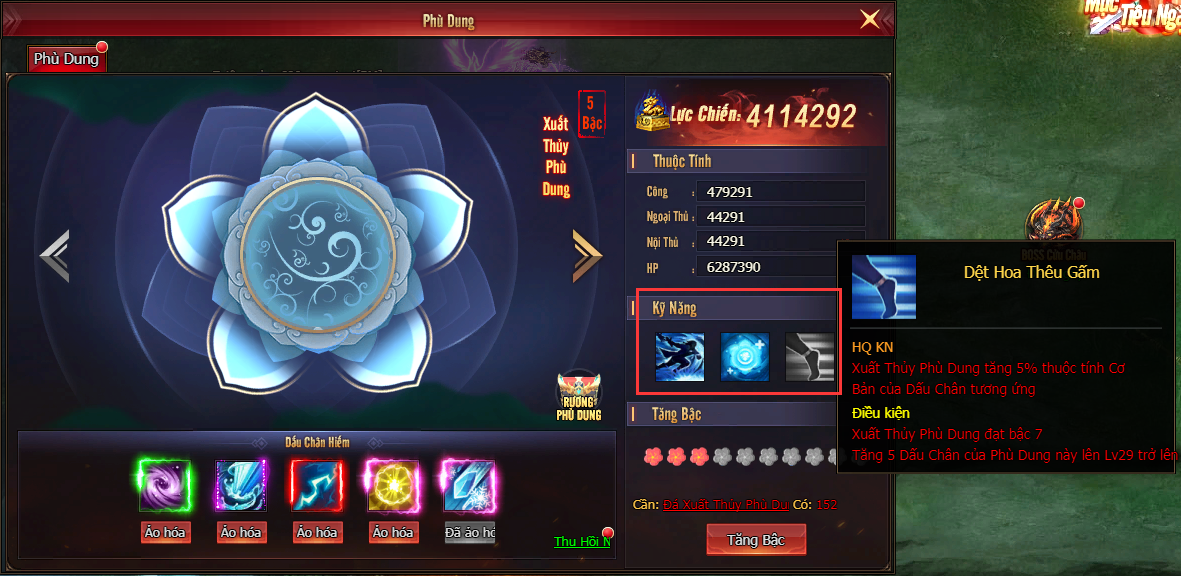Select the red-framed lightning footprint icon
1181x576 pixels.
click(x=316, y=486)
